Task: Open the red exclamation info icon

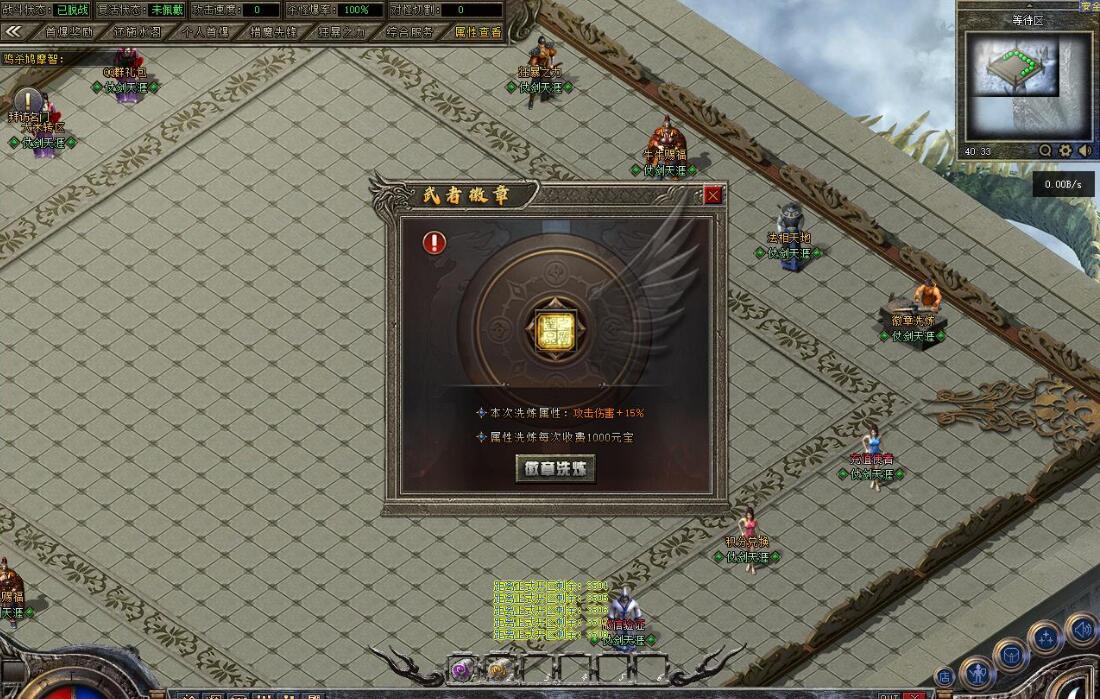Action: click(434, 242)
